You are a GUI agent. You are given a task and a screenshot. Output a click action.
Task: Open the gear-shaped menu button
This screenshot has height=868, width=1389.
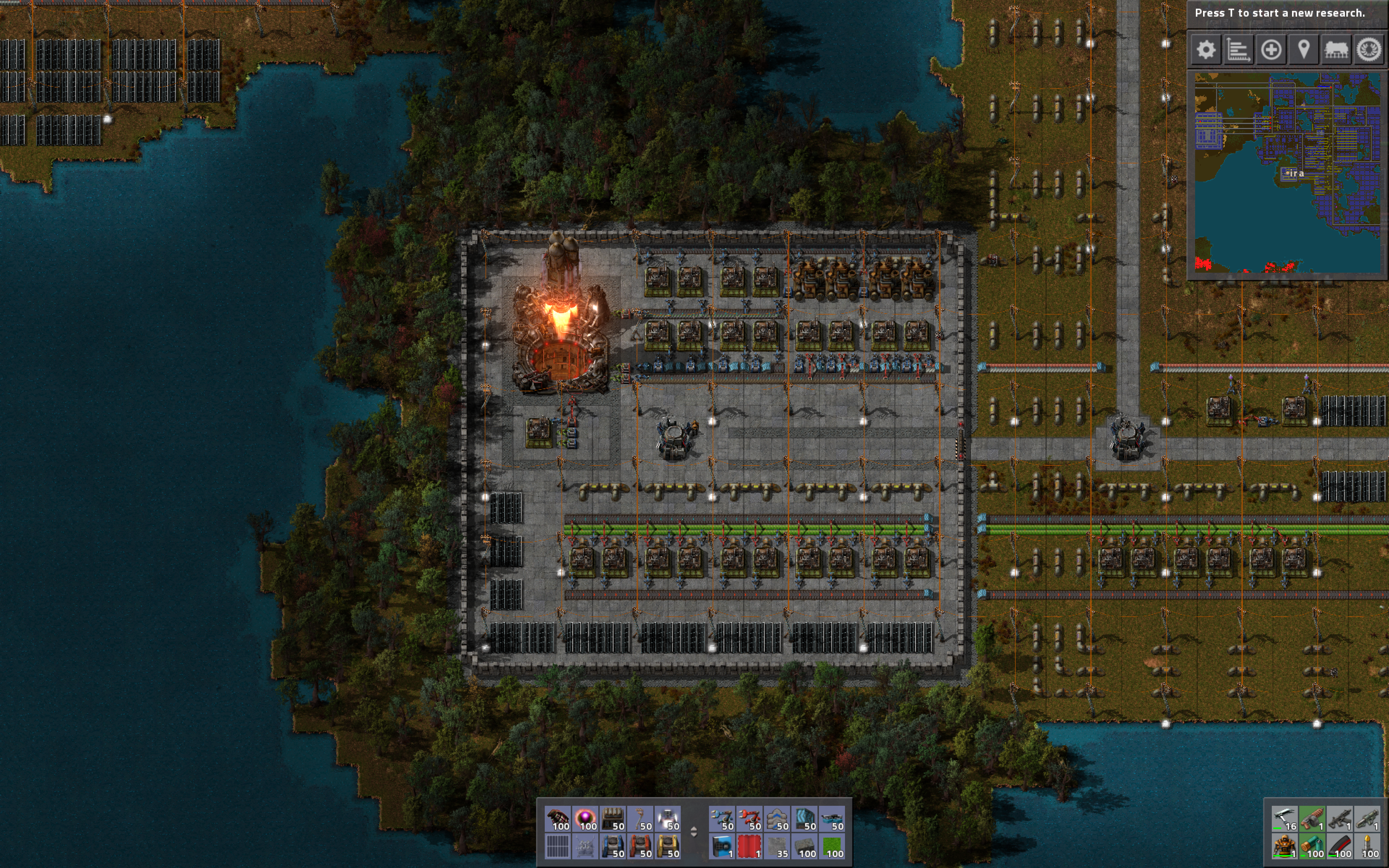(x=1205, y=50)
